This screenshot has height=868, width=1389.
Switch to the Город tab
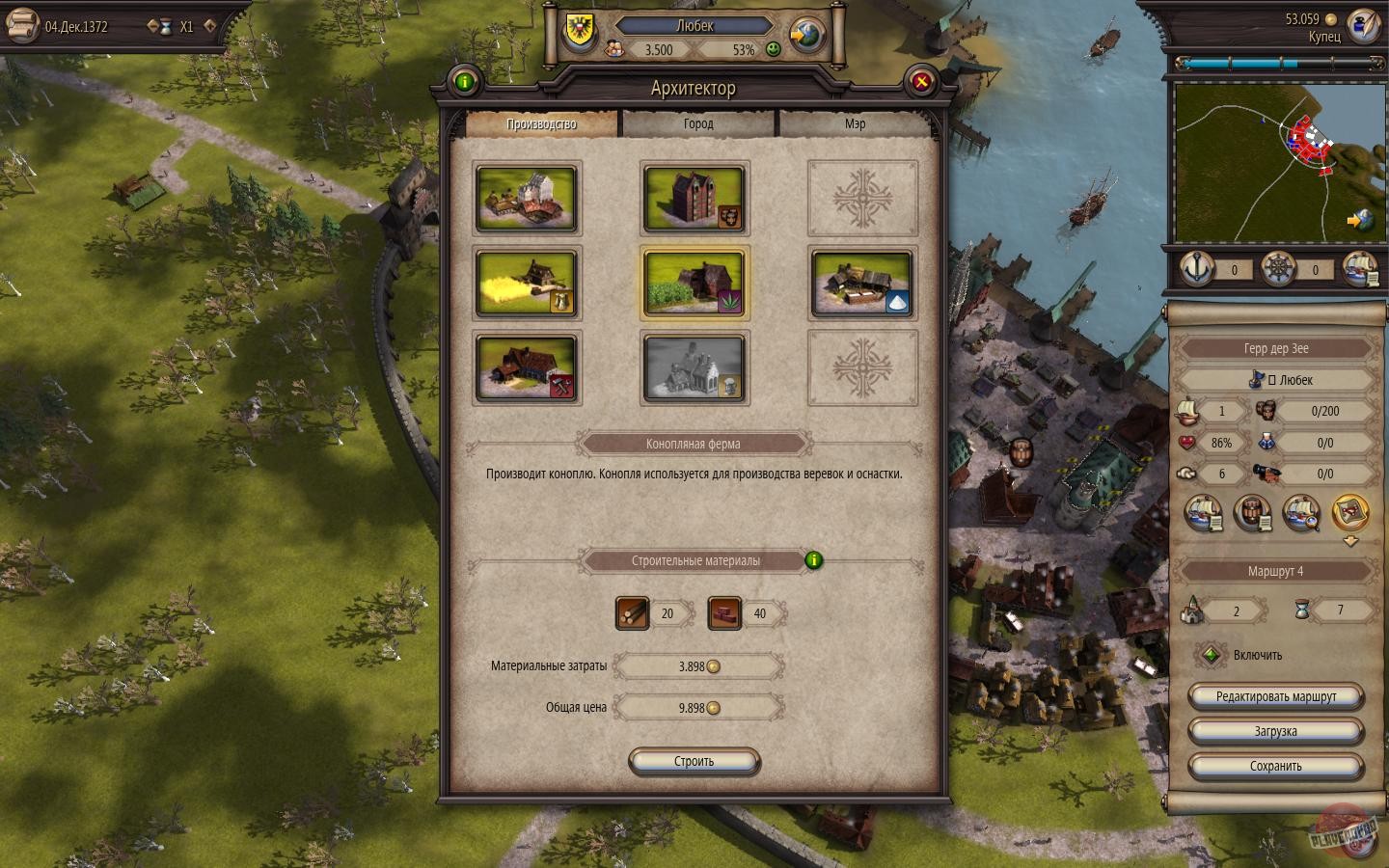click(x=697, y=123)
